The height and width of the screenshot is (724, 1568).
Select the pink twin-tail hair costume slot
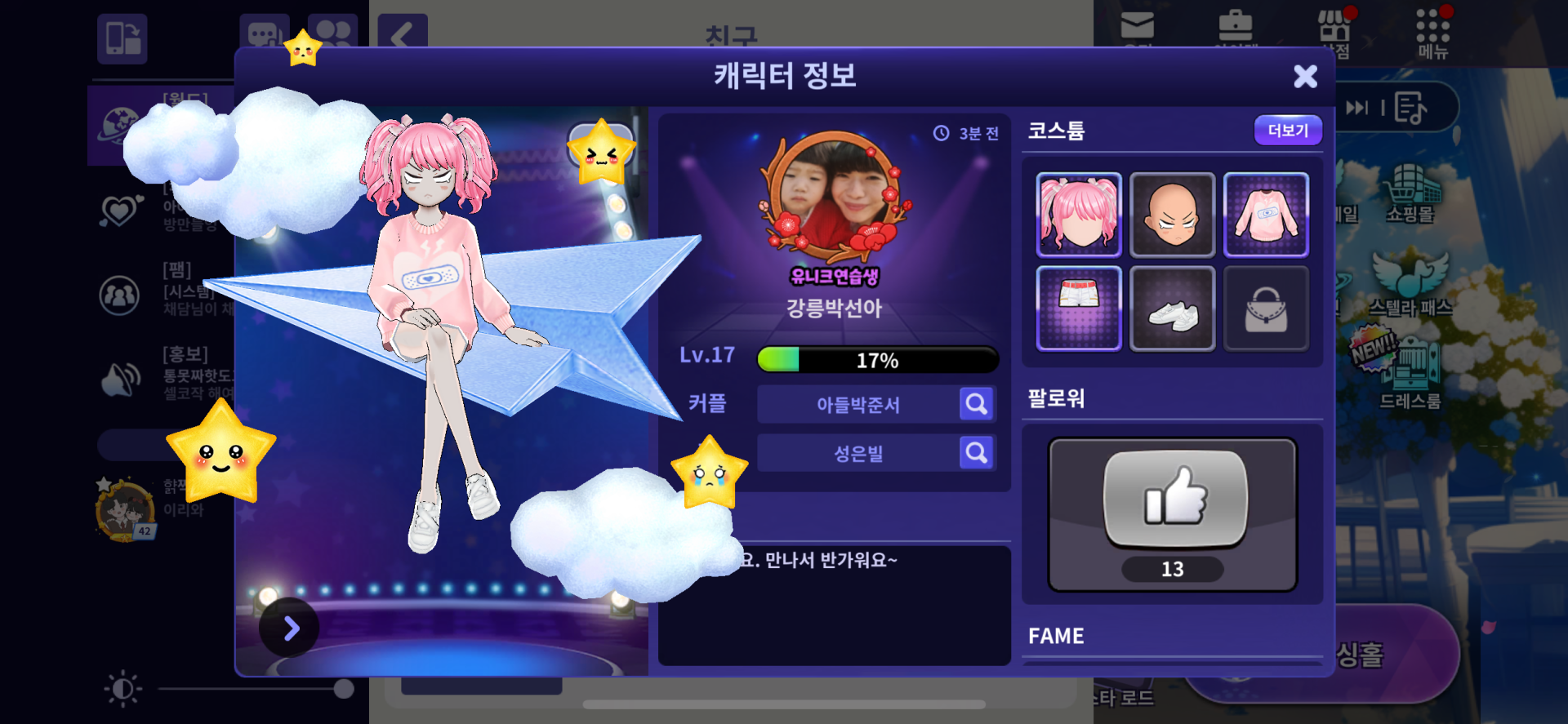tap(1079, 215)
